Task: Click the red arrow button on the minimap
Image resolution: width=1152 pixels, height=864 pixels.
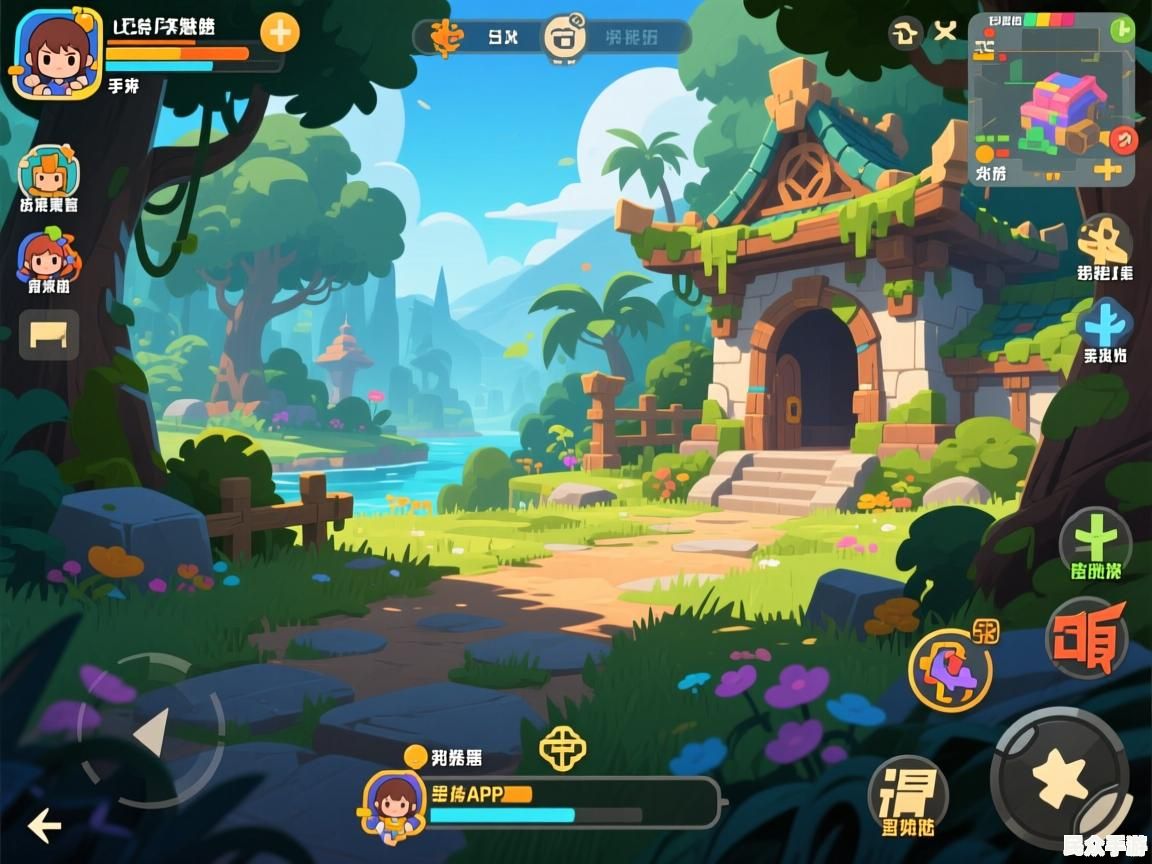Action: point(1126,138)
